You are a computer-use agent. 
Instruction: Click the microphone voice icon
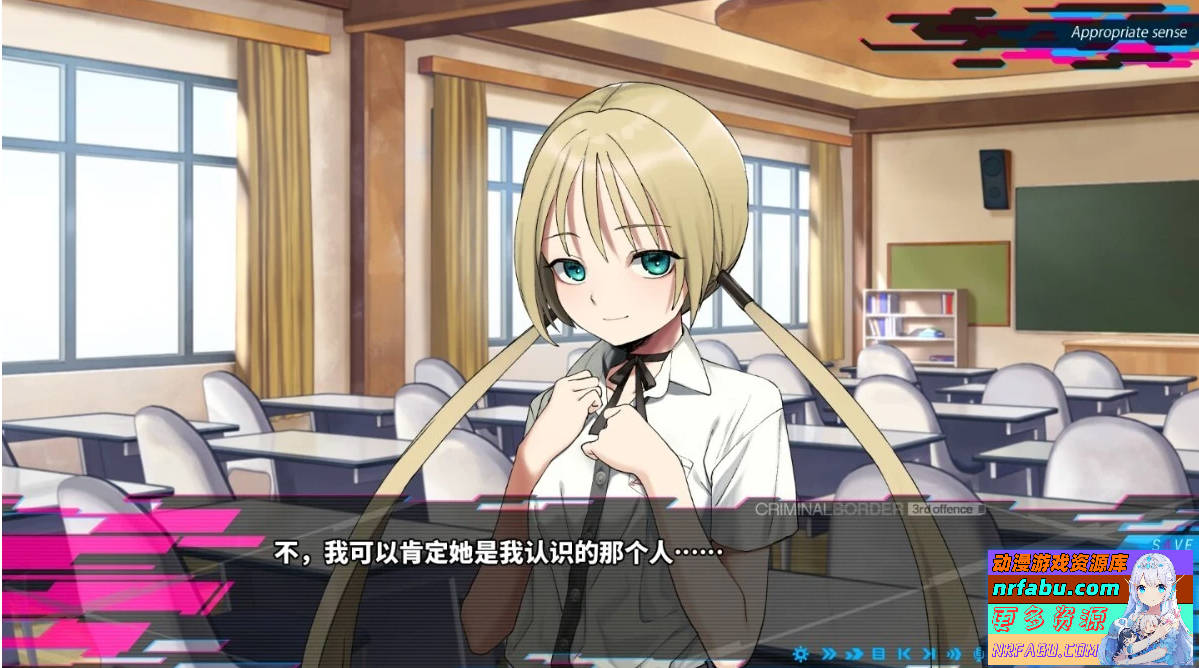(x=978, y=654)
